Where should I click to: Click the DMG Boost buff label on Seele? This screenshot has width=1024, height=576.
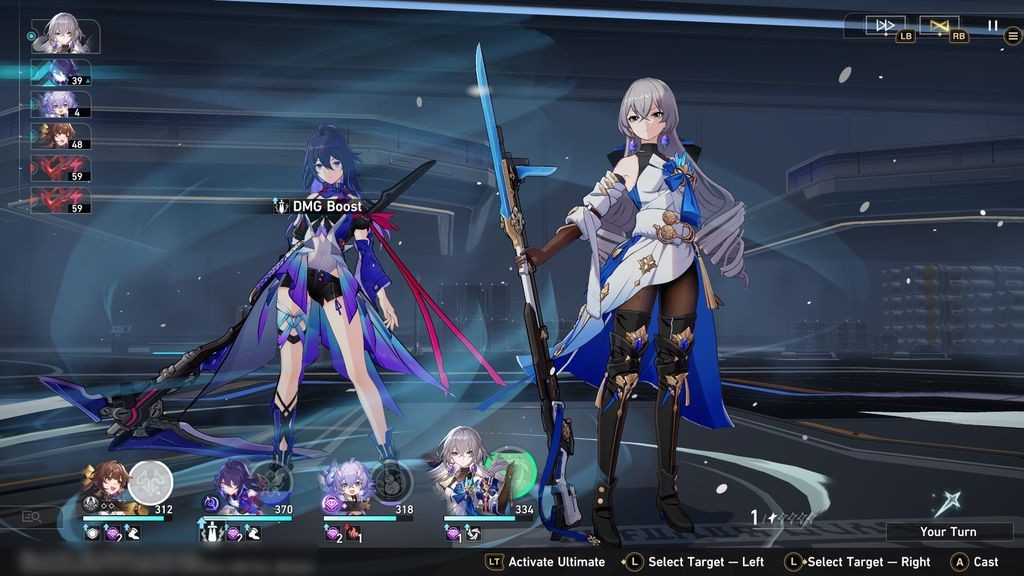(320, 206)
